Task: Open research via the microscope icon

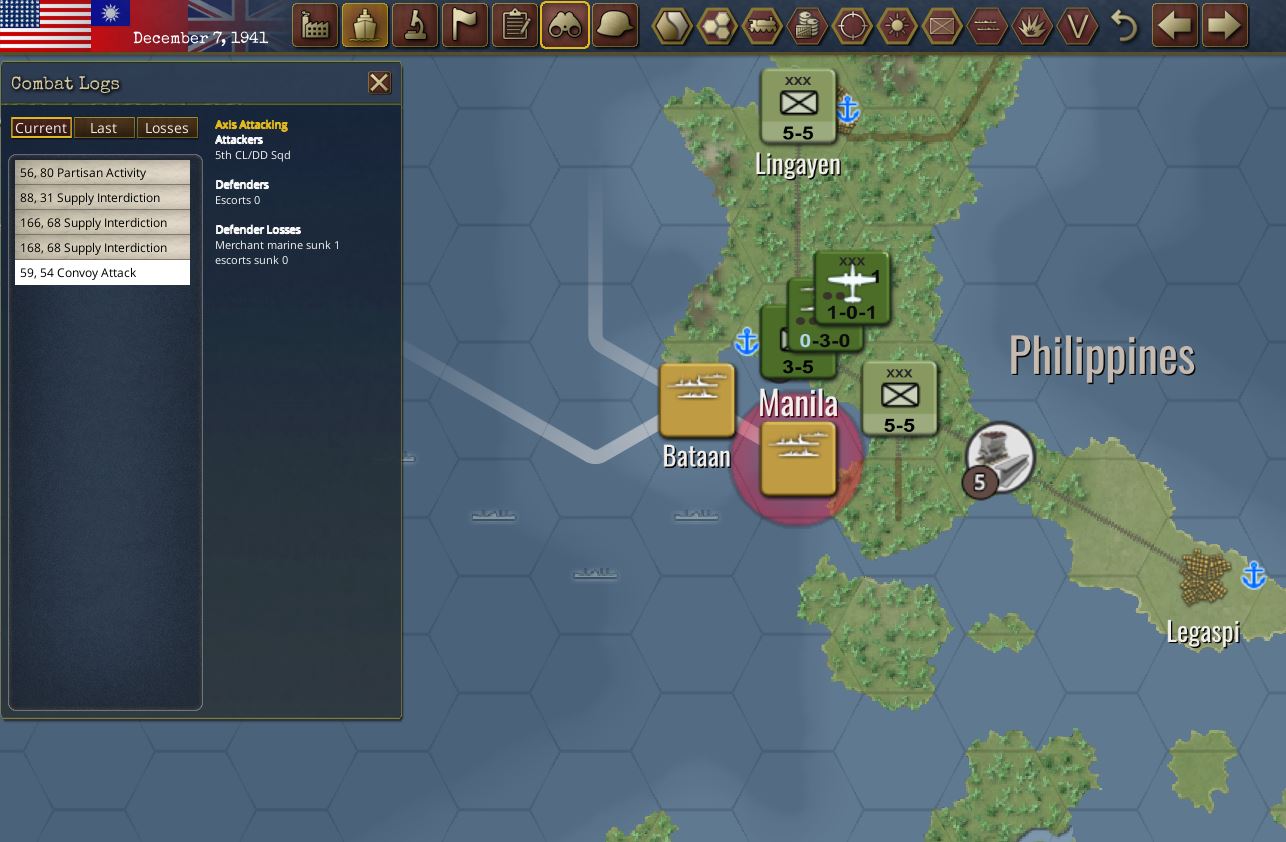Action: (x=415, y=26)
